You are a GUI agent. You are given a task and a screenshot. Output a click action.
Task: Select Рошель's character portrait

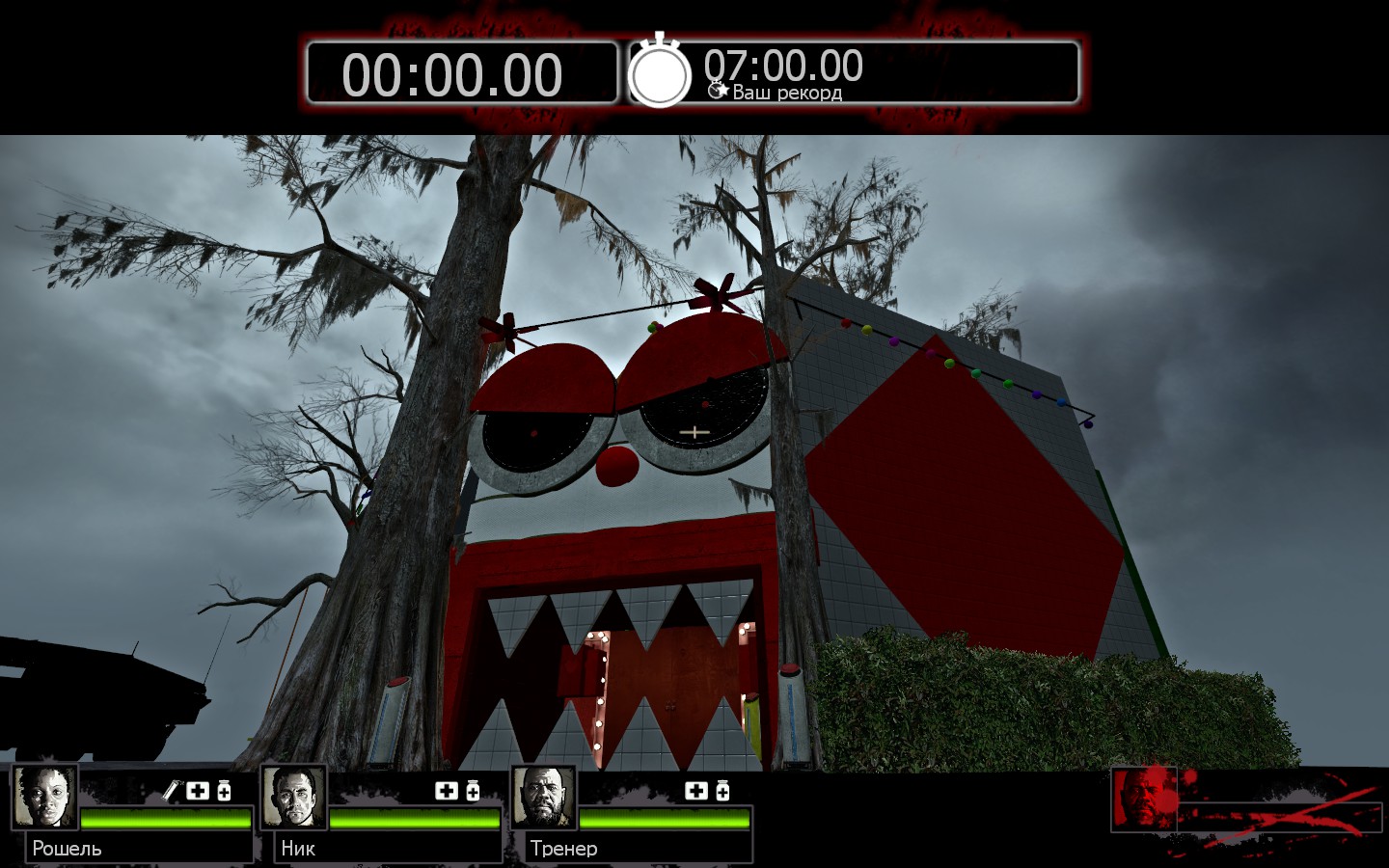[44, 797]
